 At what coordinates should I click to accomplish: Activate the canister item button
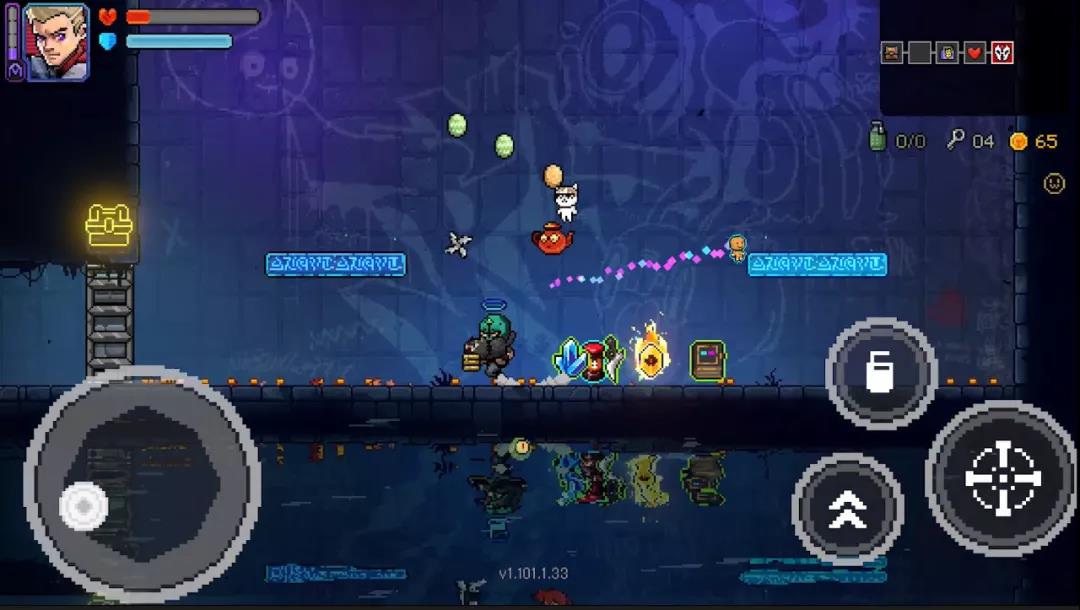click(880, 372)
